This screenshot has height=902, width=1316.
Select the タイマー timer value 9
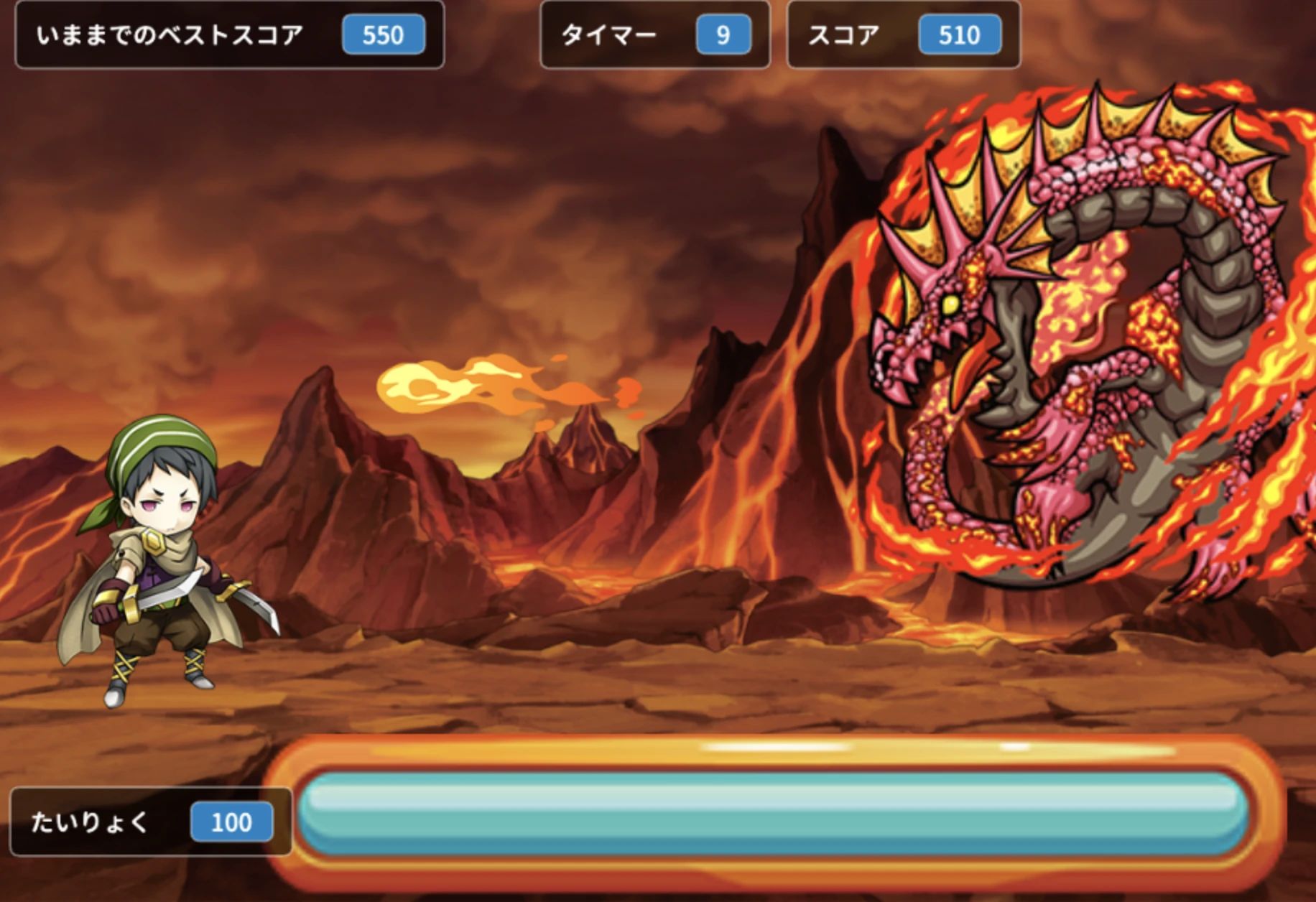[723, 35]
